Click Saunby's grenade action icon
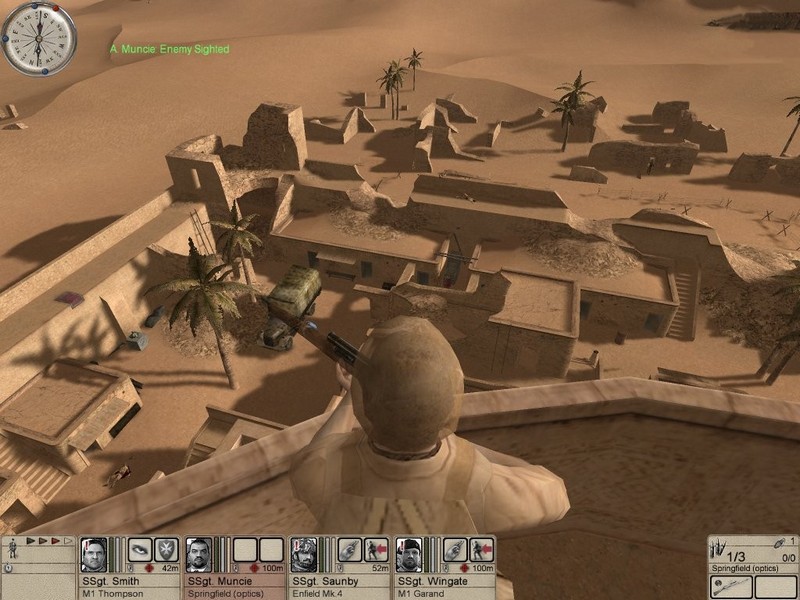This screenshot has height=600, width=800. click(x=349, y=550)
